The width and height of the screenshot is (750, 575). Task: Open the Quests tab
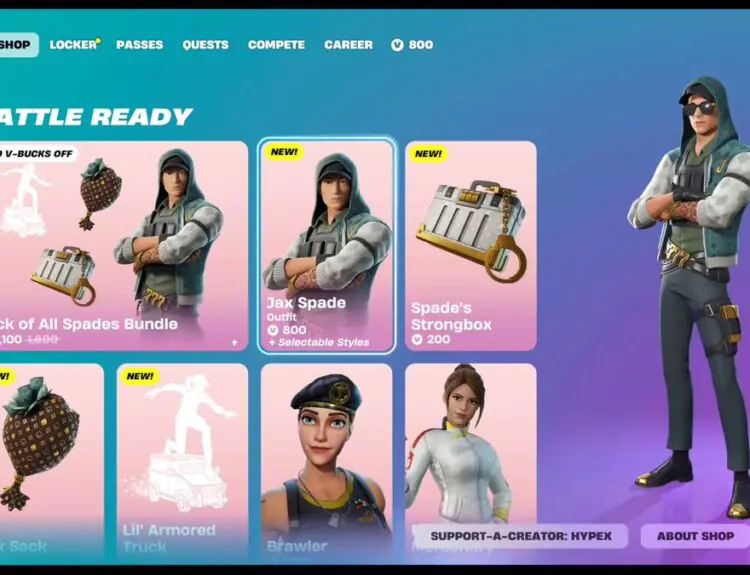(205, 45)
